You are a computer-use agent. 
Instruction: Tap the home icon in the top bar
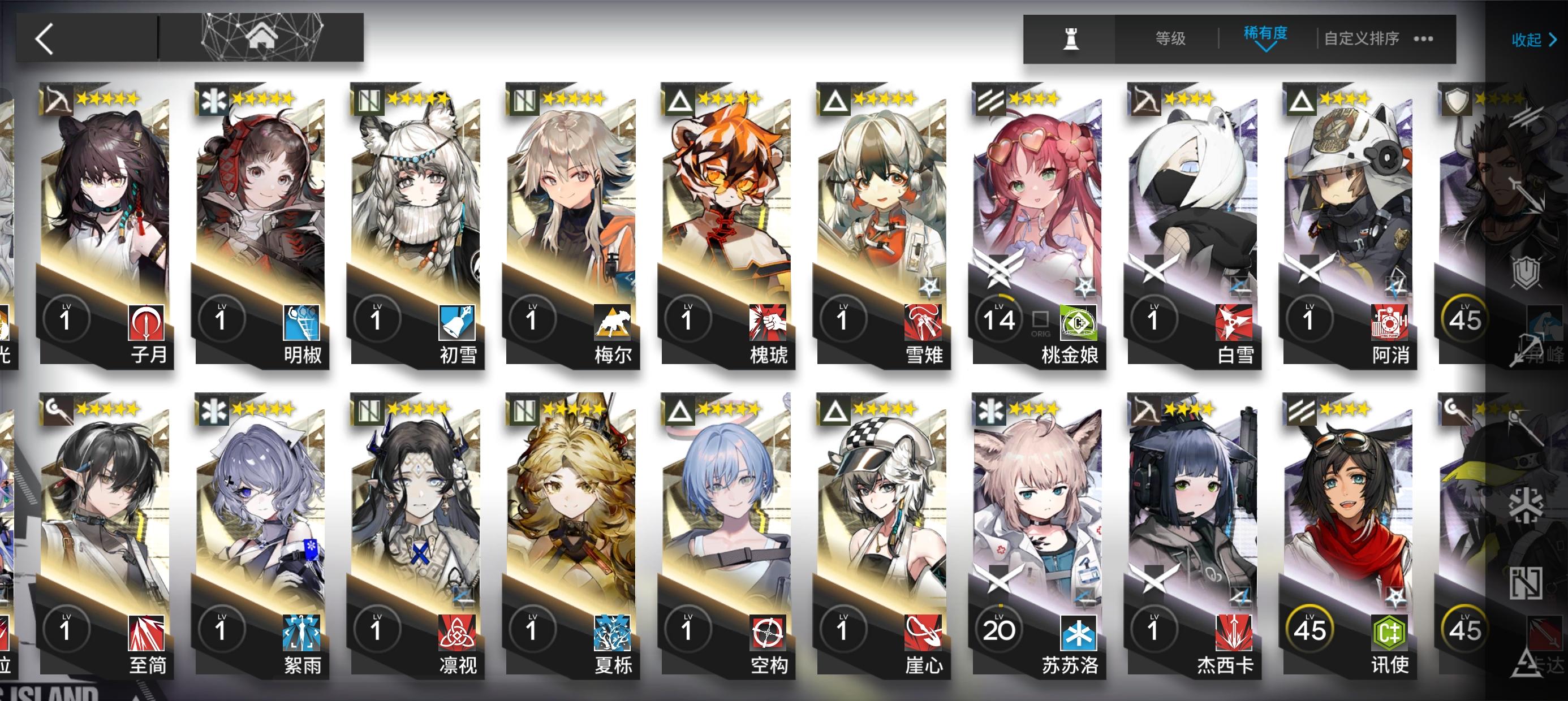pos(262,37)
